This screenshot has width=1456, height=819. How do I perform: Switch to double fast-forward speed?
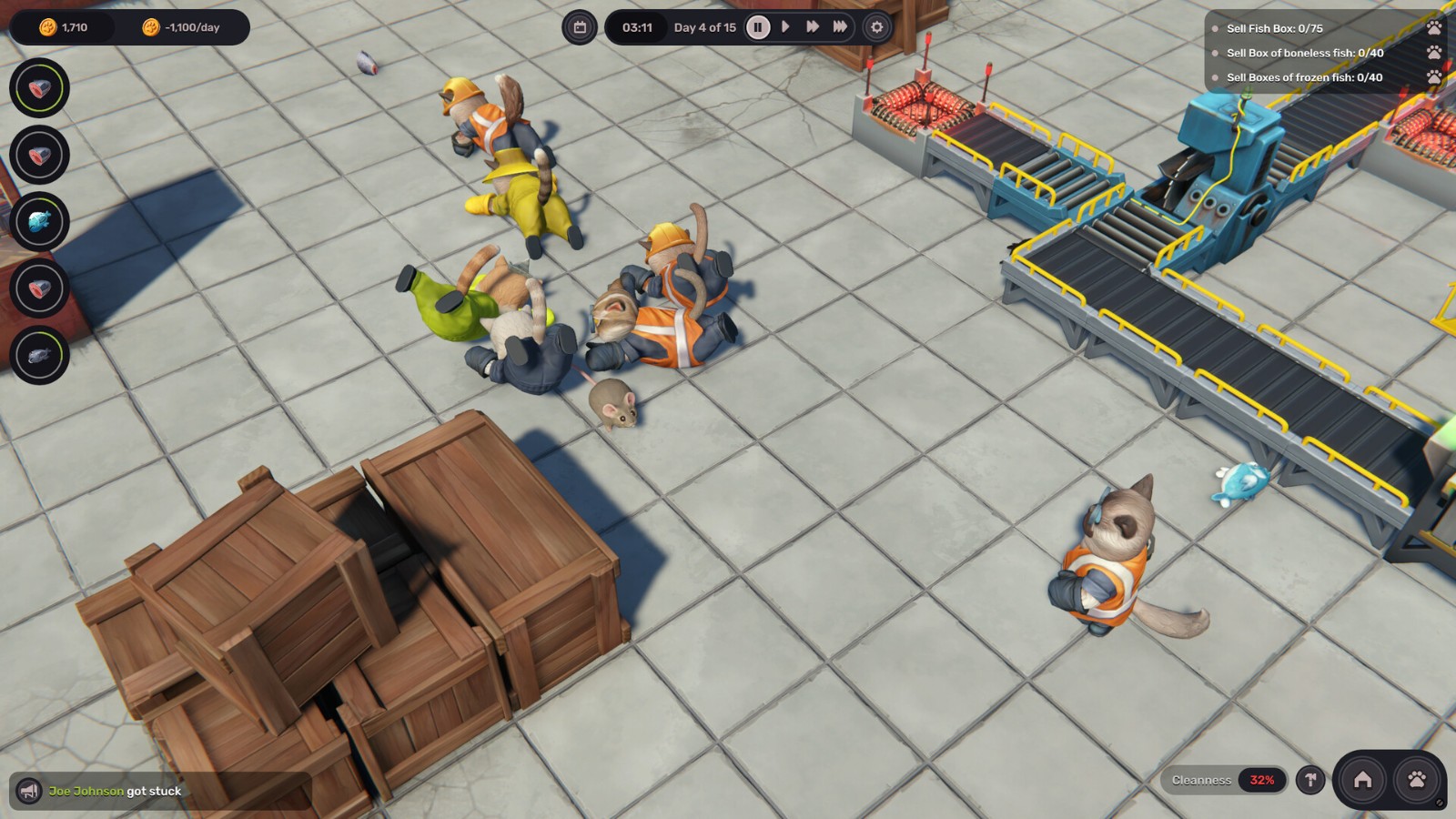click(x=813, y=27)
